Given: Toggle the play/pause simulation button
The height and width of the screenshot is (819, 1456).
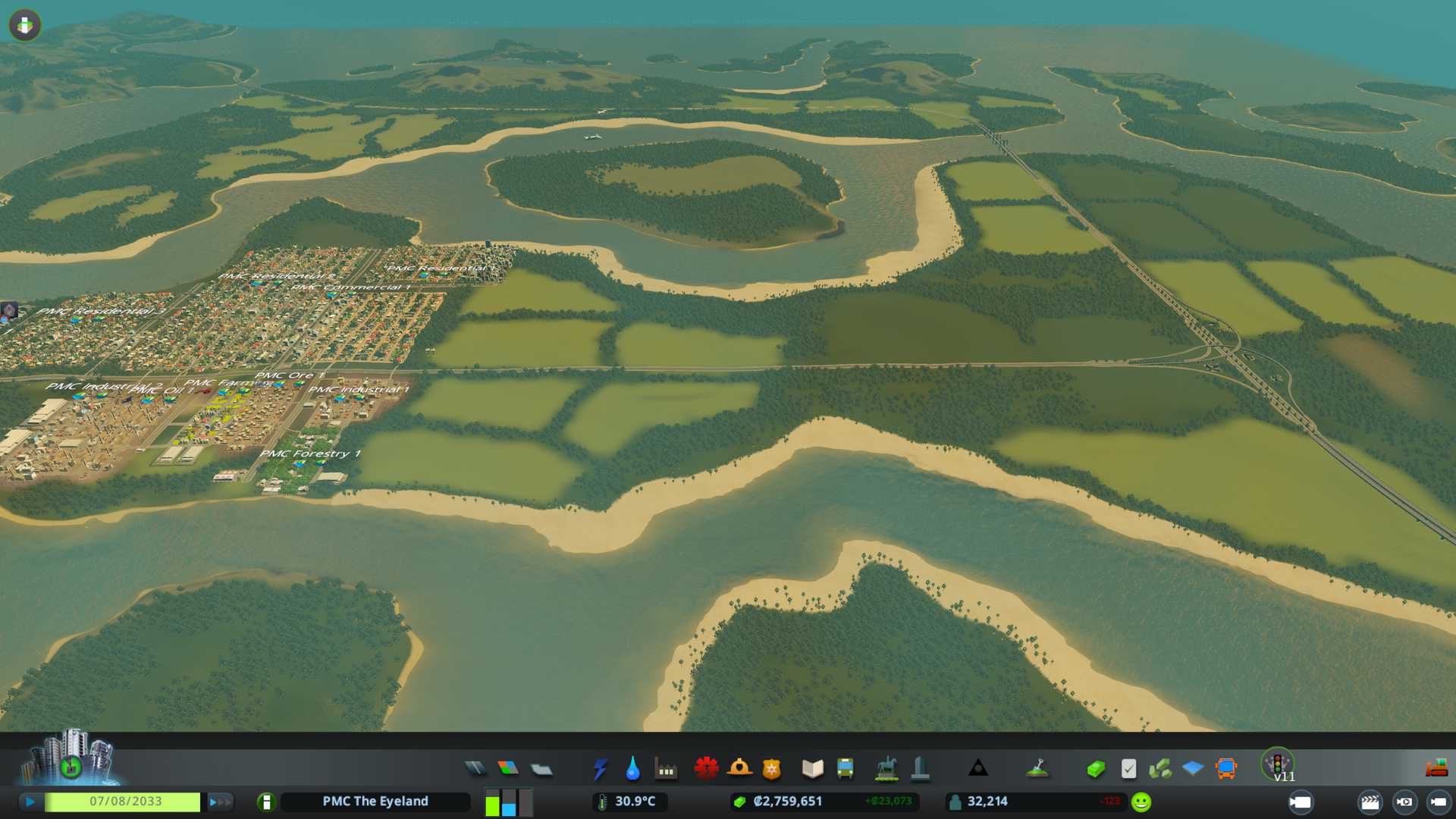Looking at the screenshot, I should tap(30, 802).
